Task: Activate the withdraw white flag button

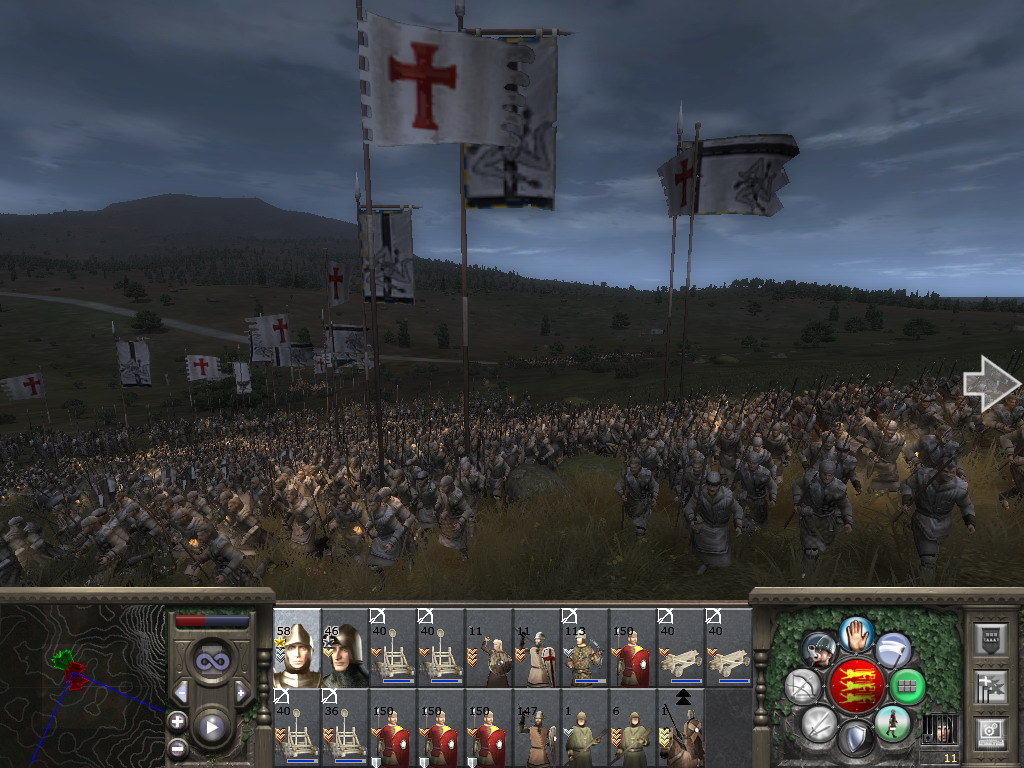Action: tap(893, 650)
